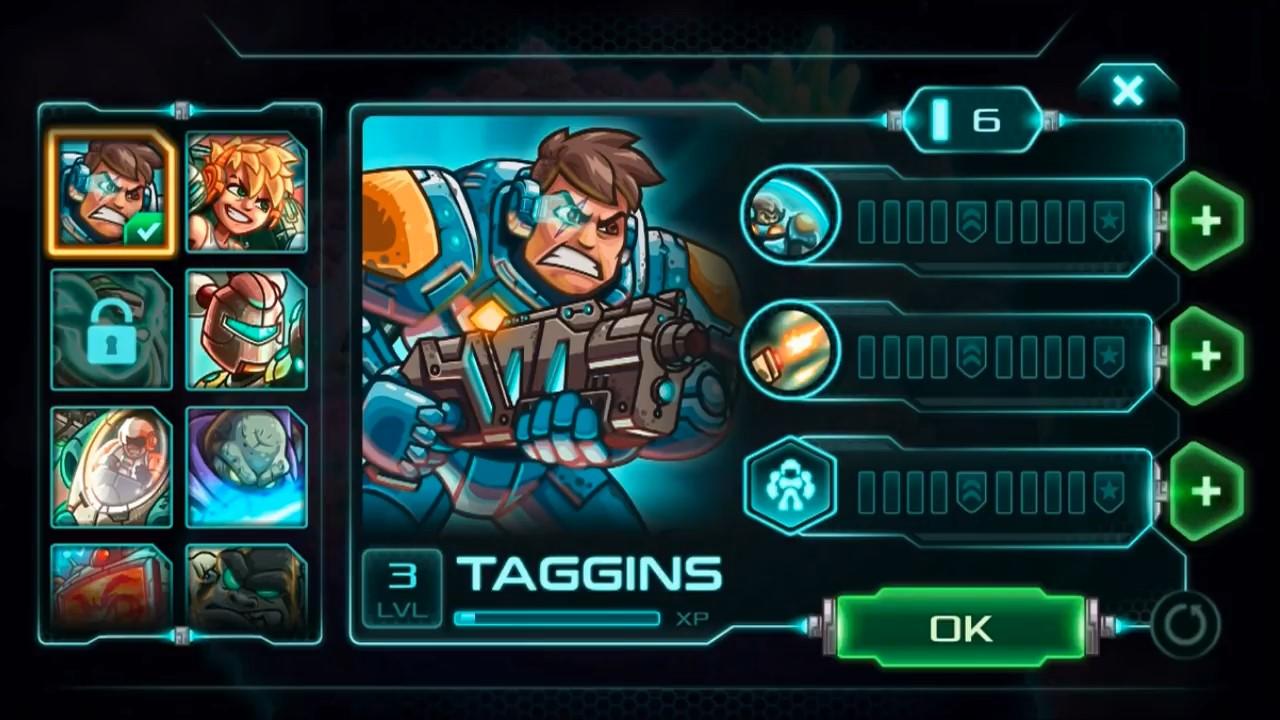
Task: Upgrade the fire ability with the plus button
Action: (x=1207, y=355)
